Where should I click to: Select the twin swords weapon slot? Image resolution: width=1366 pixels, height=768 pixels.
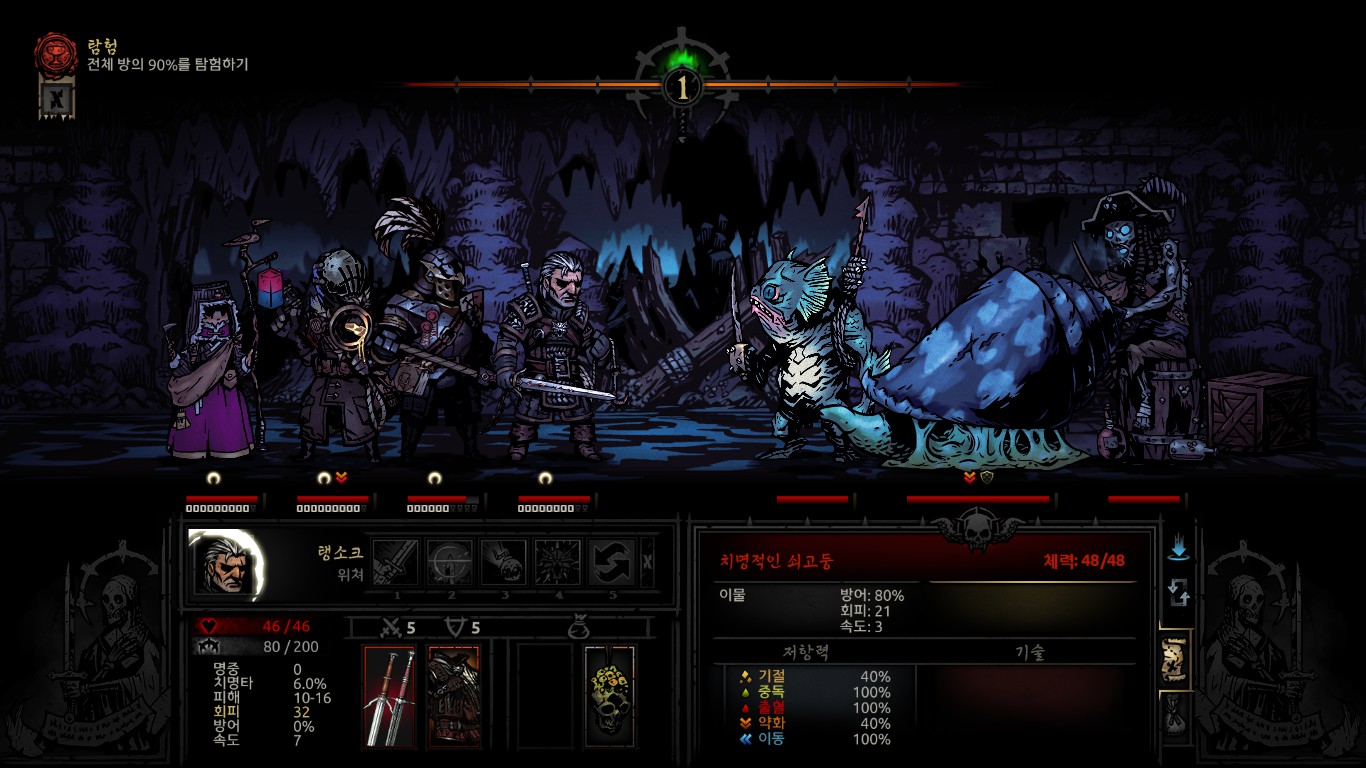[x=389, y=697]
